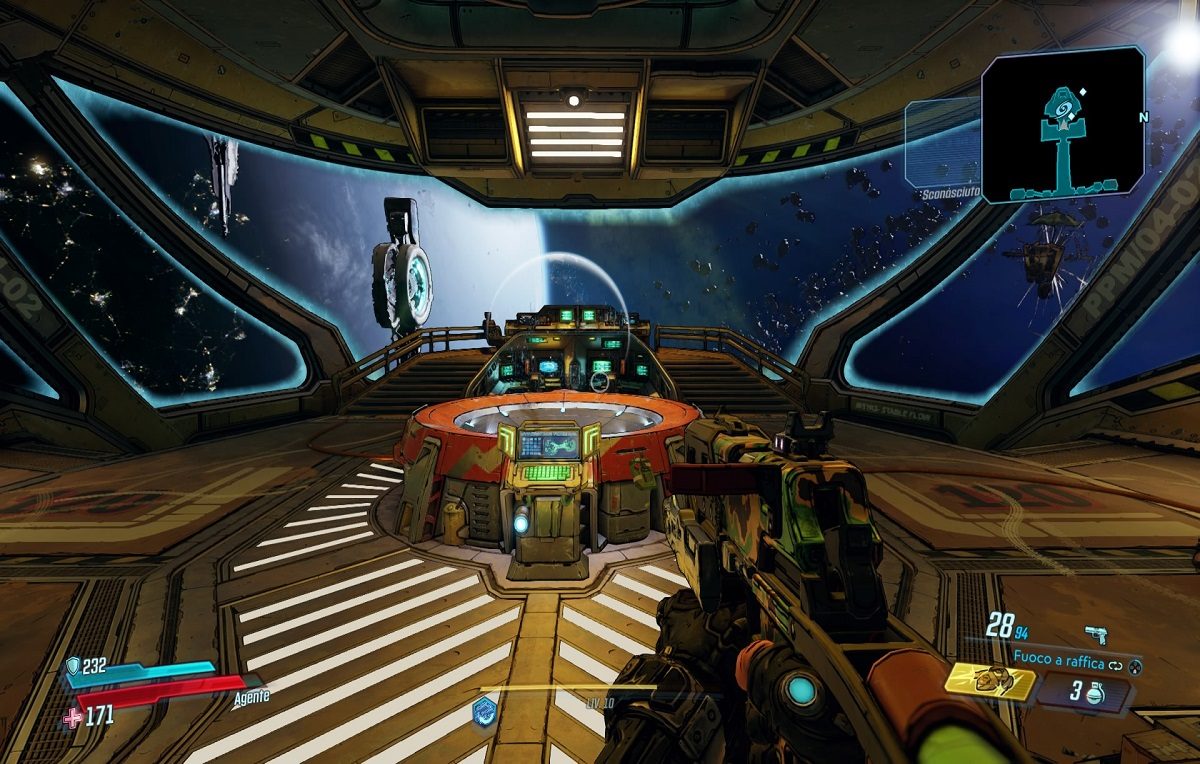Click the blue hexagon skill icon
The image size is (1200, 764).
tap(485, 711)
